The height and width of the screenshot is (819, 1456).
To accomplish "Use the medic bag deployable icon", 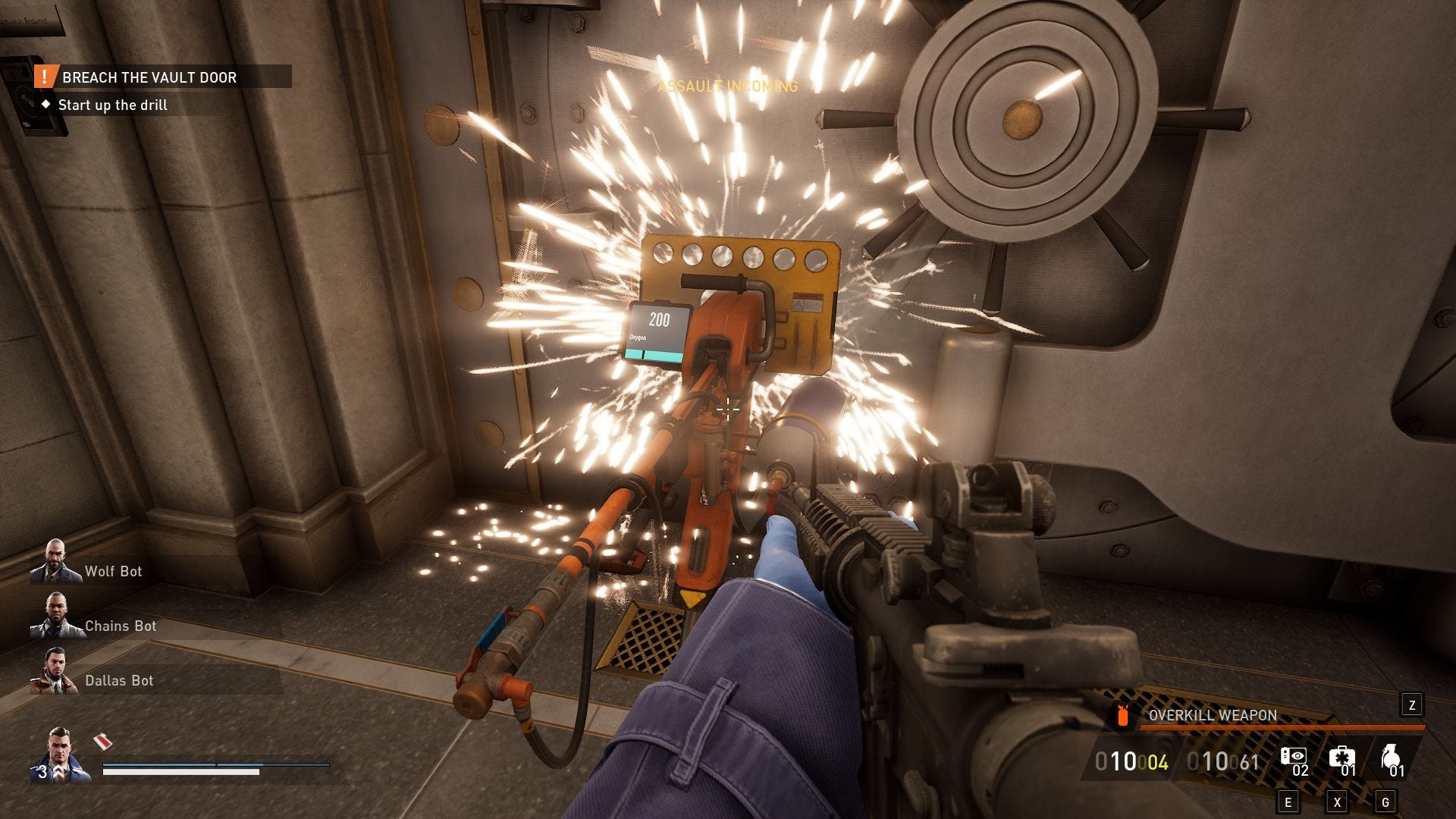I will click(1341, 758).
